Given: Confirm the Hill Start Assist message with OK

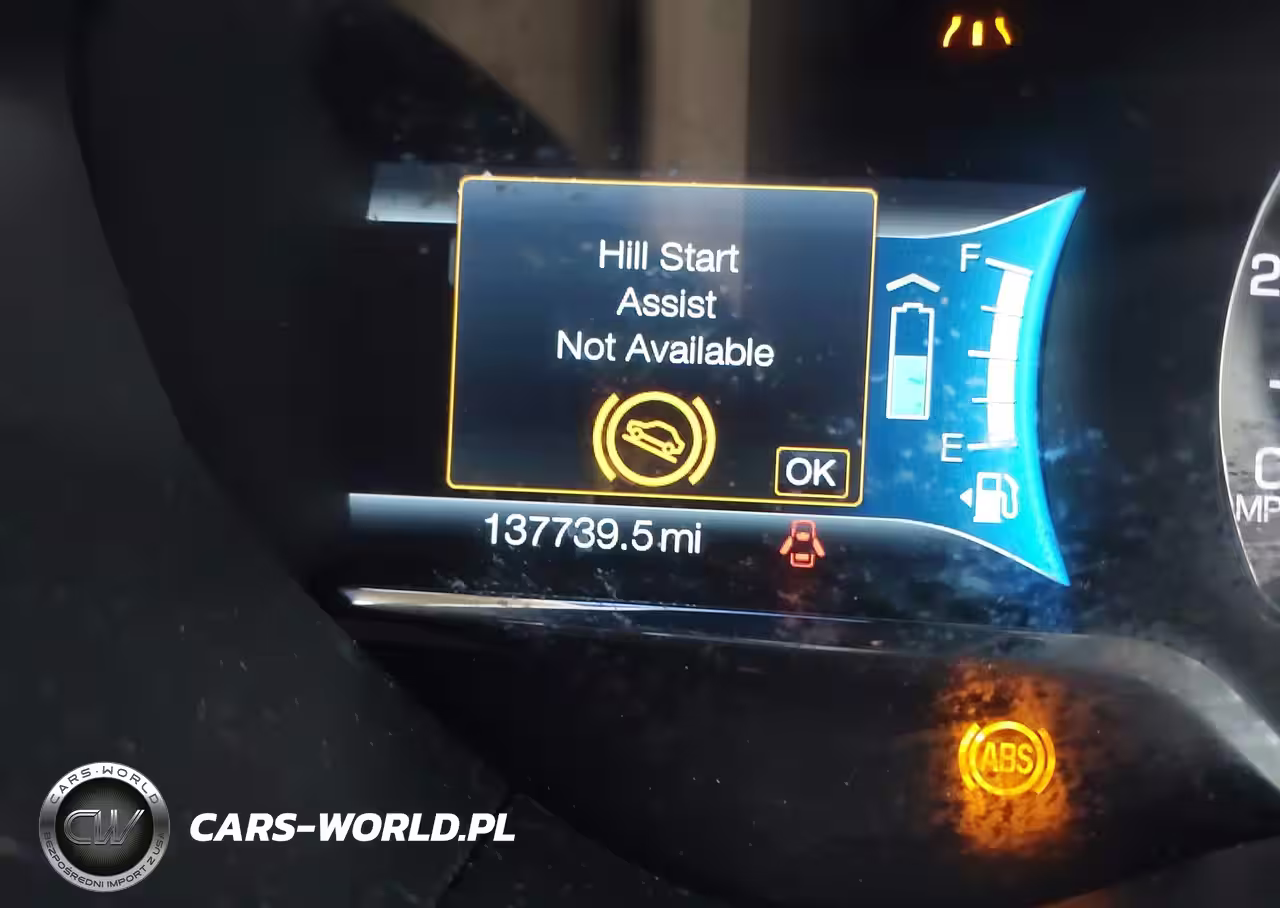Looking at the screenshot, I should click(811, 472).
